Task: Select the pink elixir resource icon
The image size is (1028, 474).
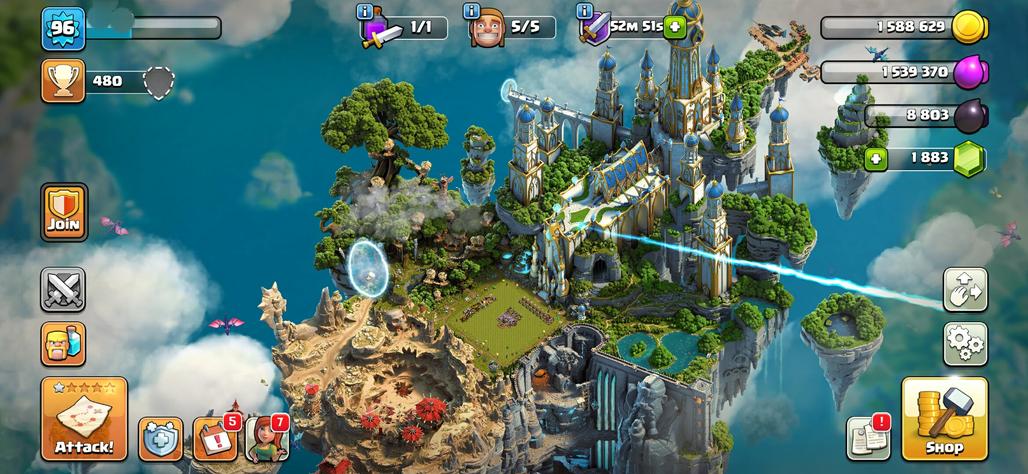Action: (x=968, y=72)
